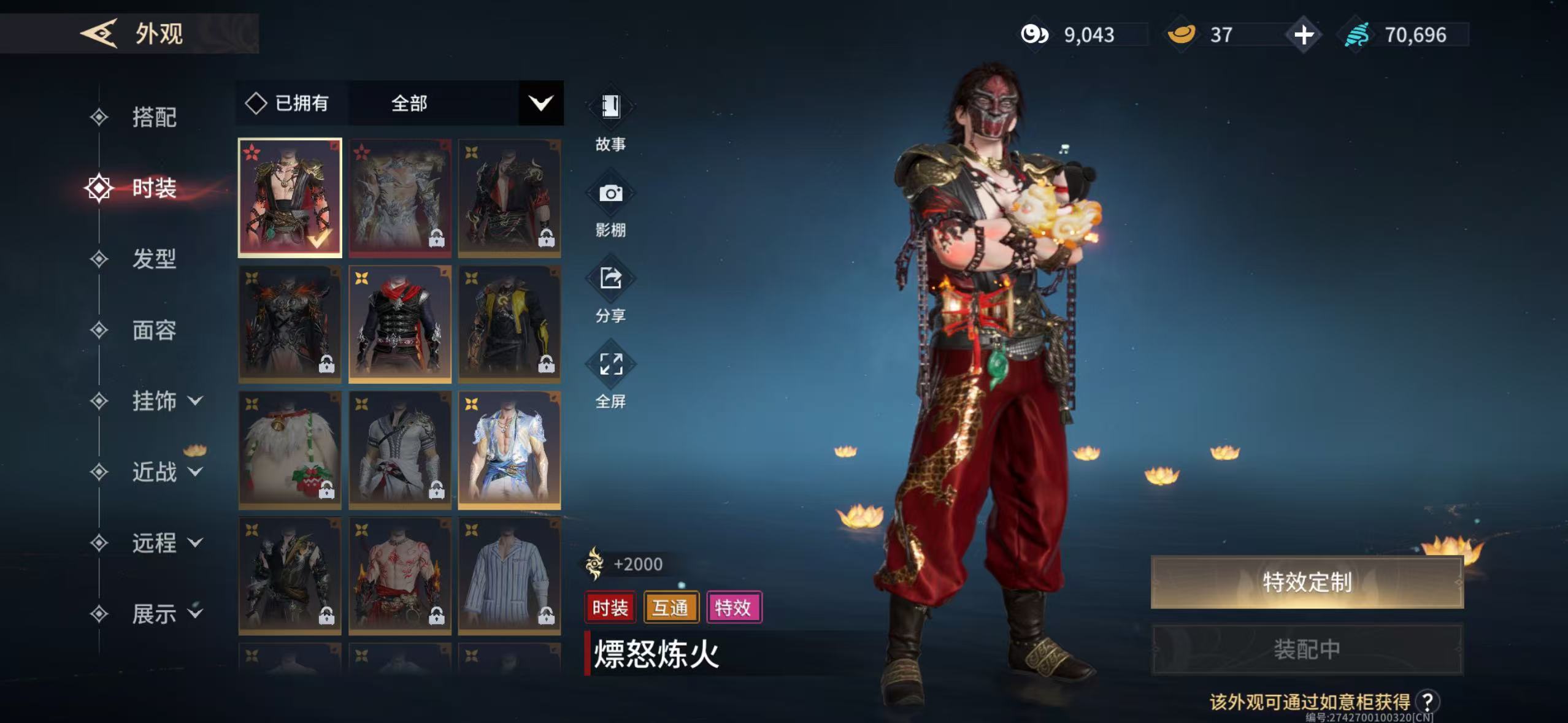Open the 展示 display category
Screen dimensions: 1568x723
tap(166, 613)
